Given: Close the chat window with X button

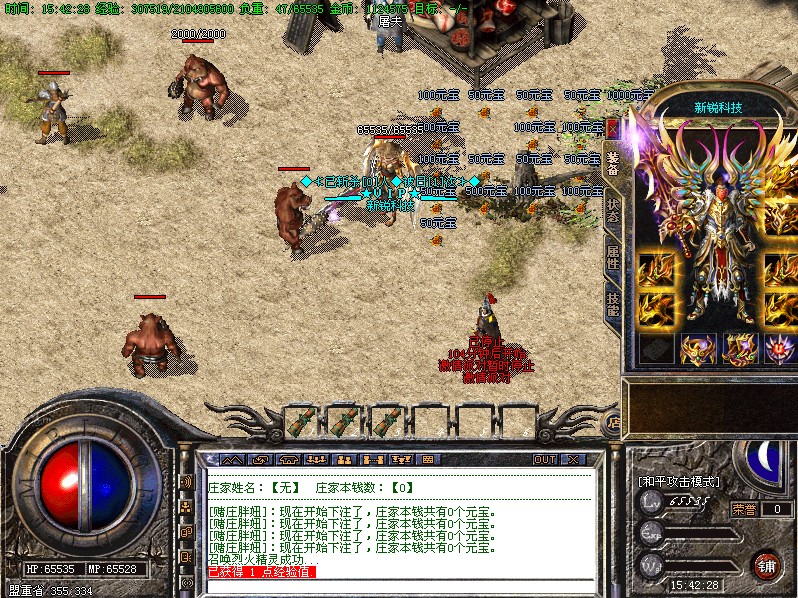Looking at the screenshot, I should point(573,459).
